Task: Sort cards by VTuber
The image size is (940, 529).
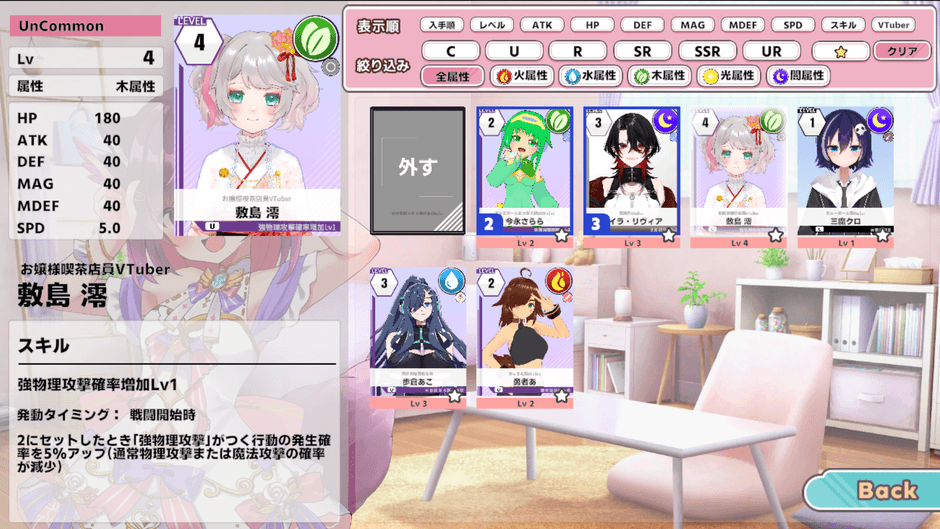Action: (x=892, y=25)
